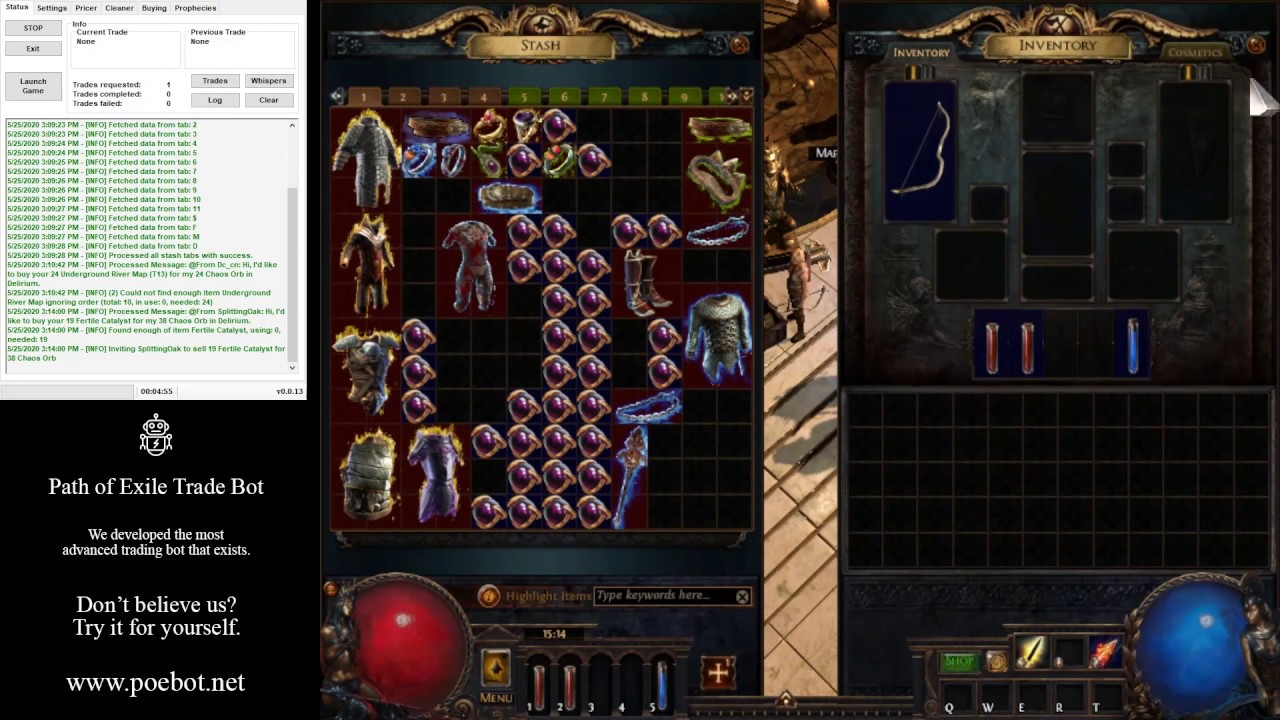1280x720 pixels.
Task: Click the challenges plus icon near flasks
Action: (717, 672)
